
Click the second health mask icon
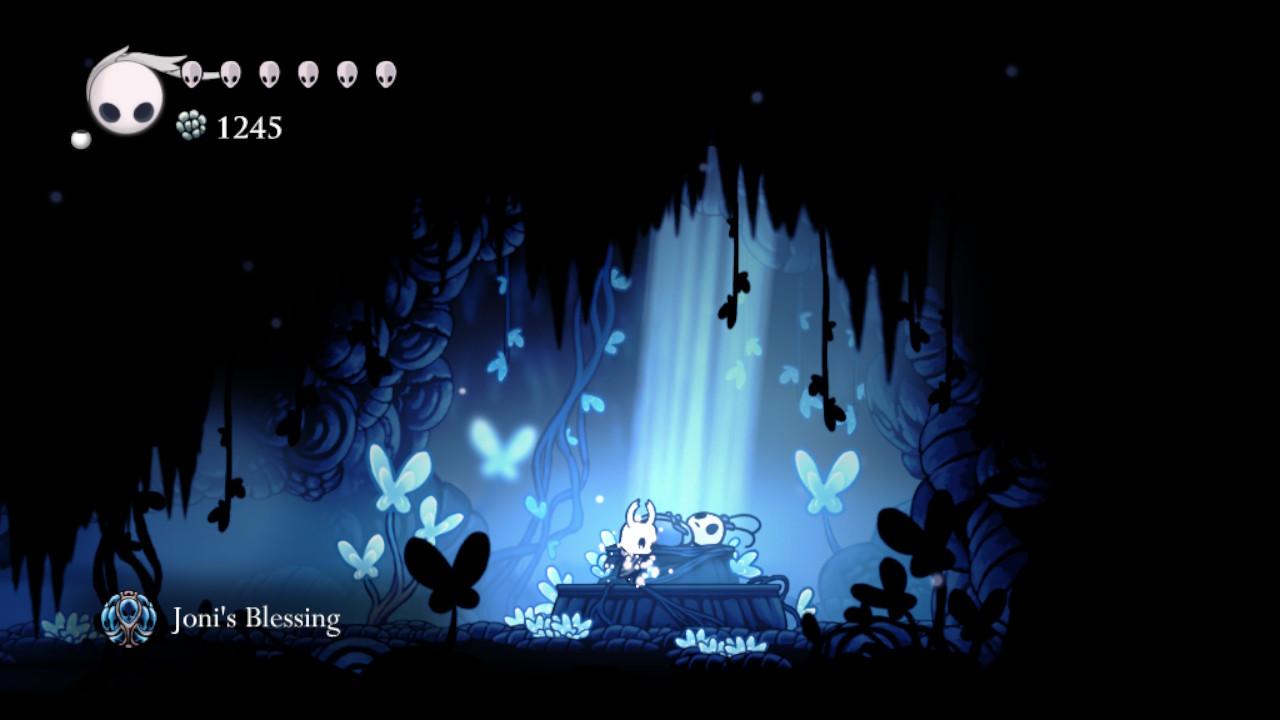coord(230,73)
